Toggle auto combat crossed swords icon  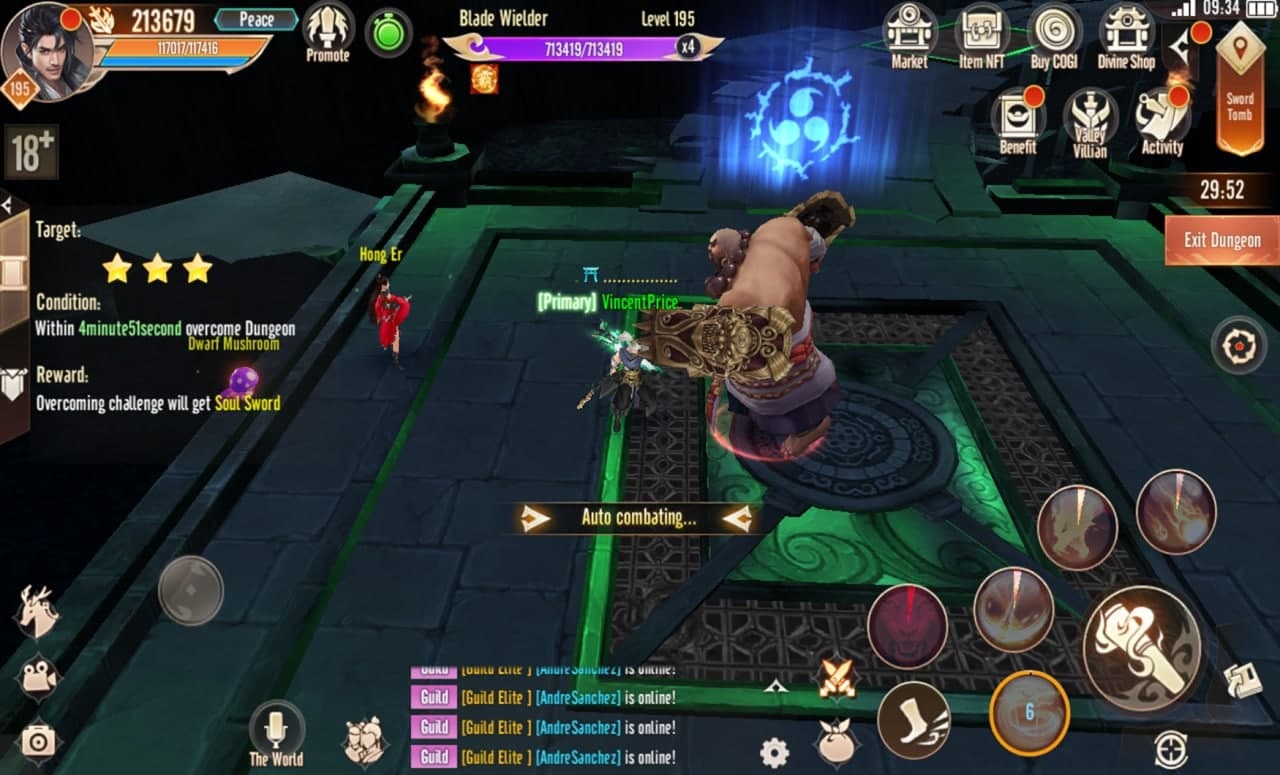click(838, 679)
